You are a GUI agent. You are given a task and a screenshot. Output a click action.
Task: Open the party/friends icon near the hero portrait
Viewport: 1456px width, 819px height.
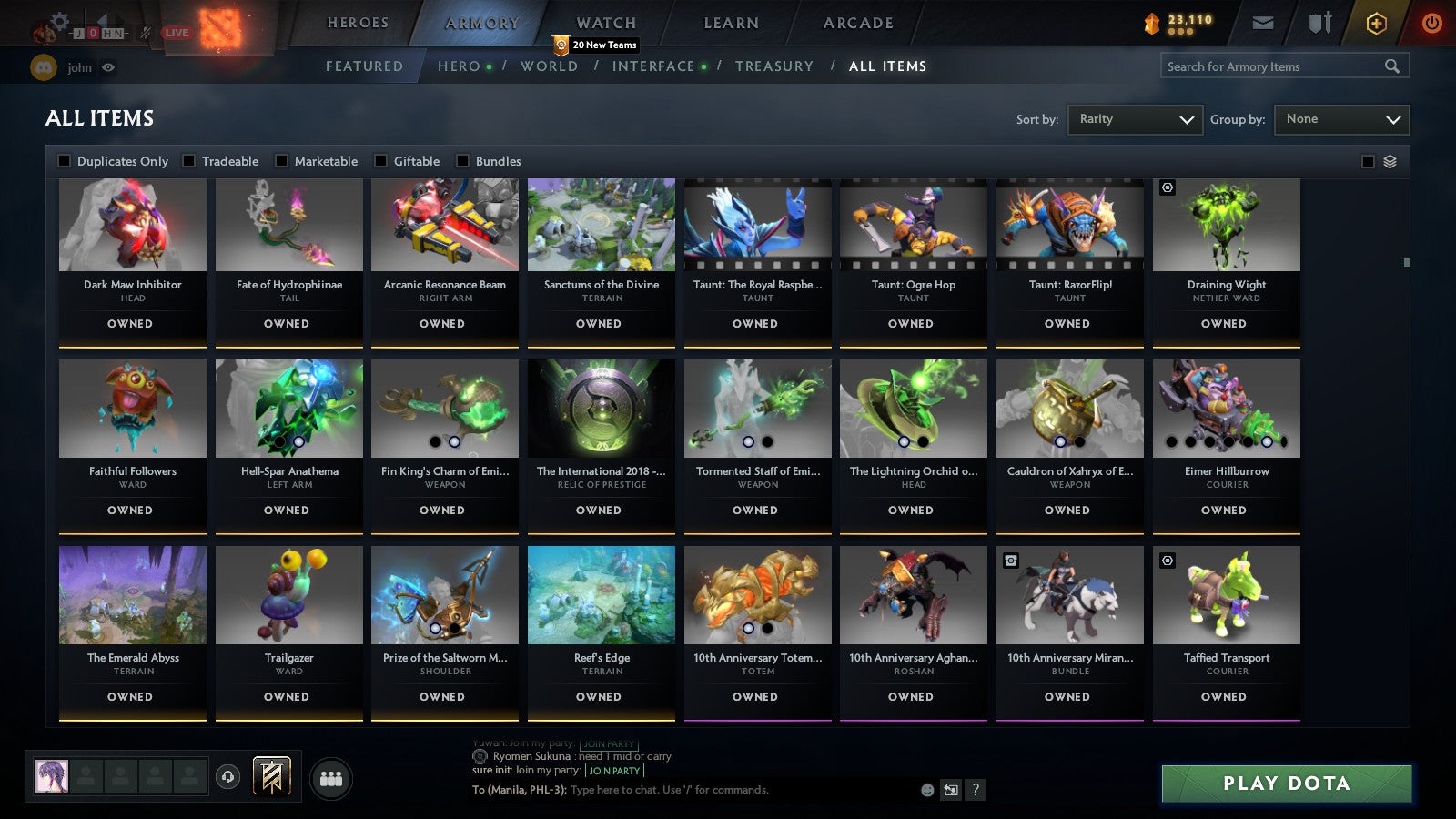[333, 775]
